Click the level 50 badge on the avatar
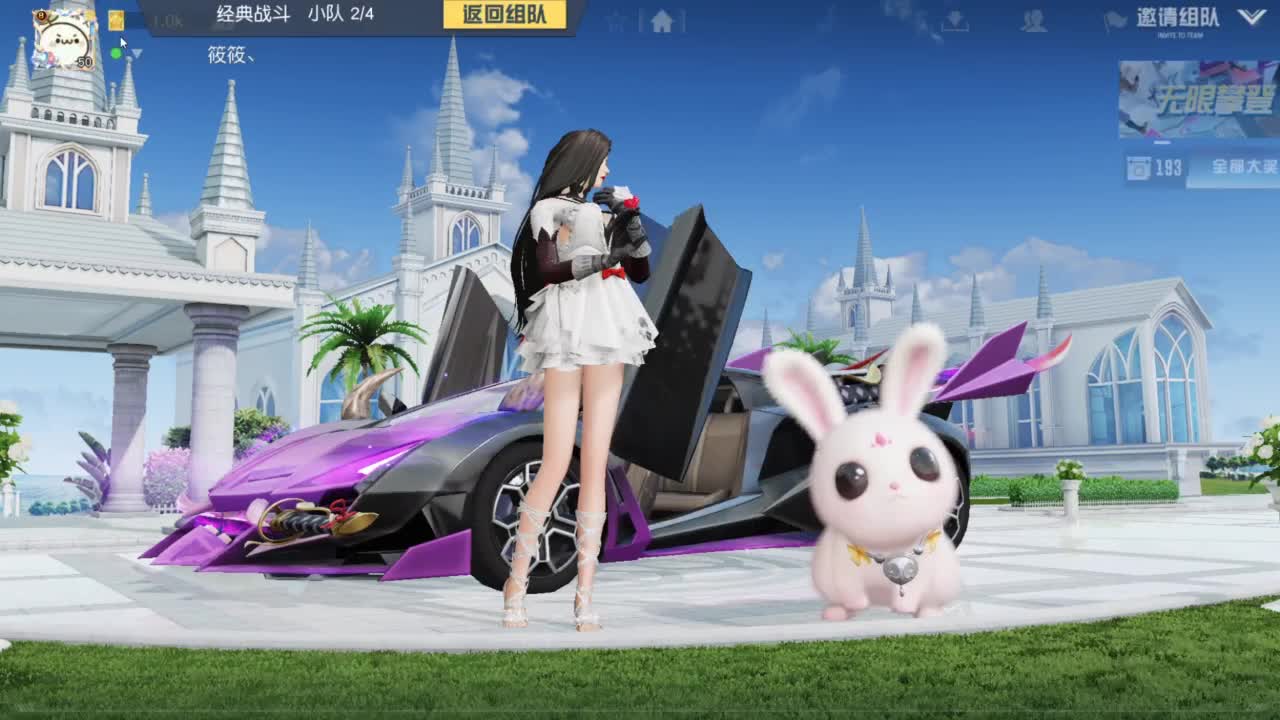 pos(84,61)
